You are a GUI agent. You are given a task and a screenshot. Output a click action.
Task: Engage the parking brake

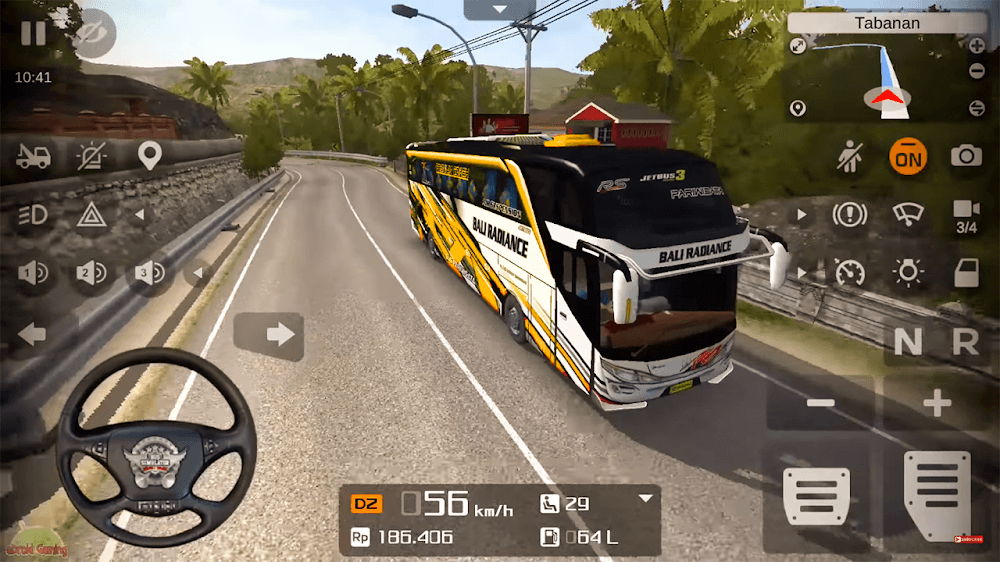coord(849,214)
